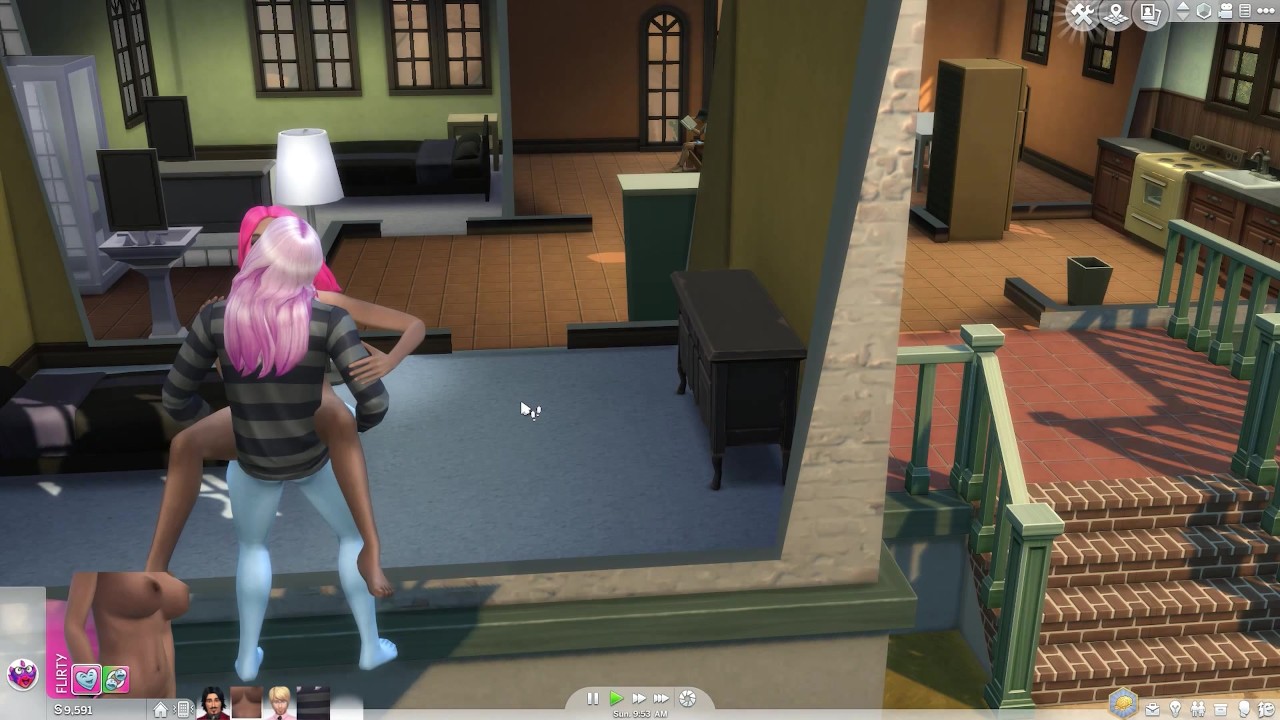Open the Aspirations panel lightbulb icon
Viewport: 1280px width, 720px height.
[1175, 708]
